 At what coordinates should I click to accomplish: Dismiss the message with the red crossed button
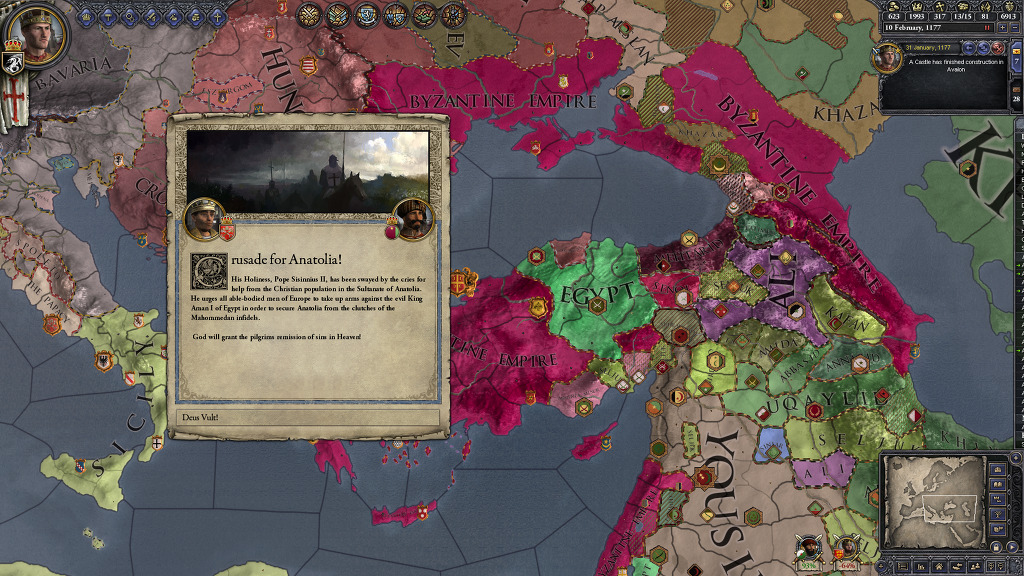(x=996, y=47)
